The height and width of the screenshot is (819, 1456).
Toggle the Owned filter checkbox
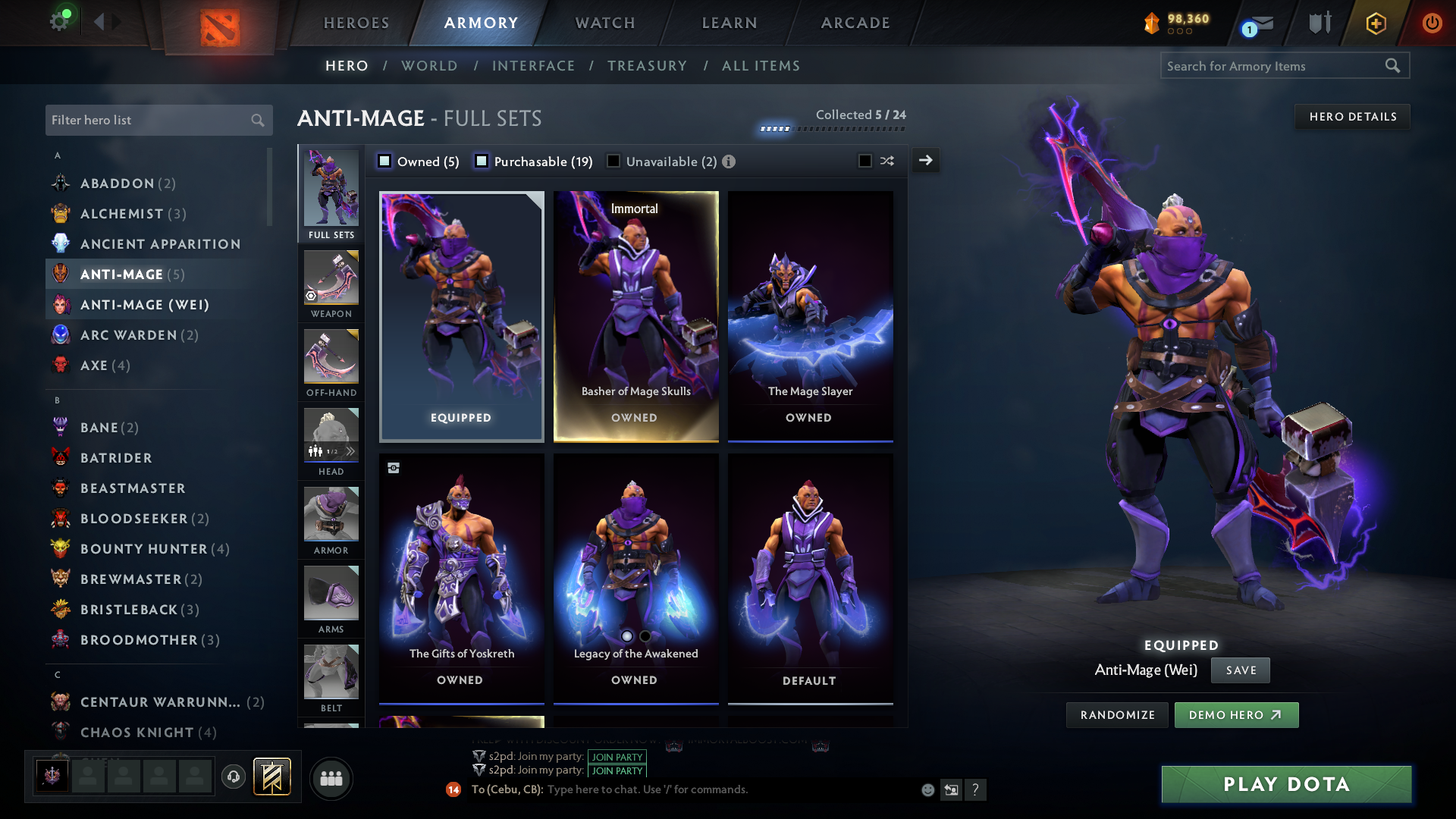tap(385, 162)
